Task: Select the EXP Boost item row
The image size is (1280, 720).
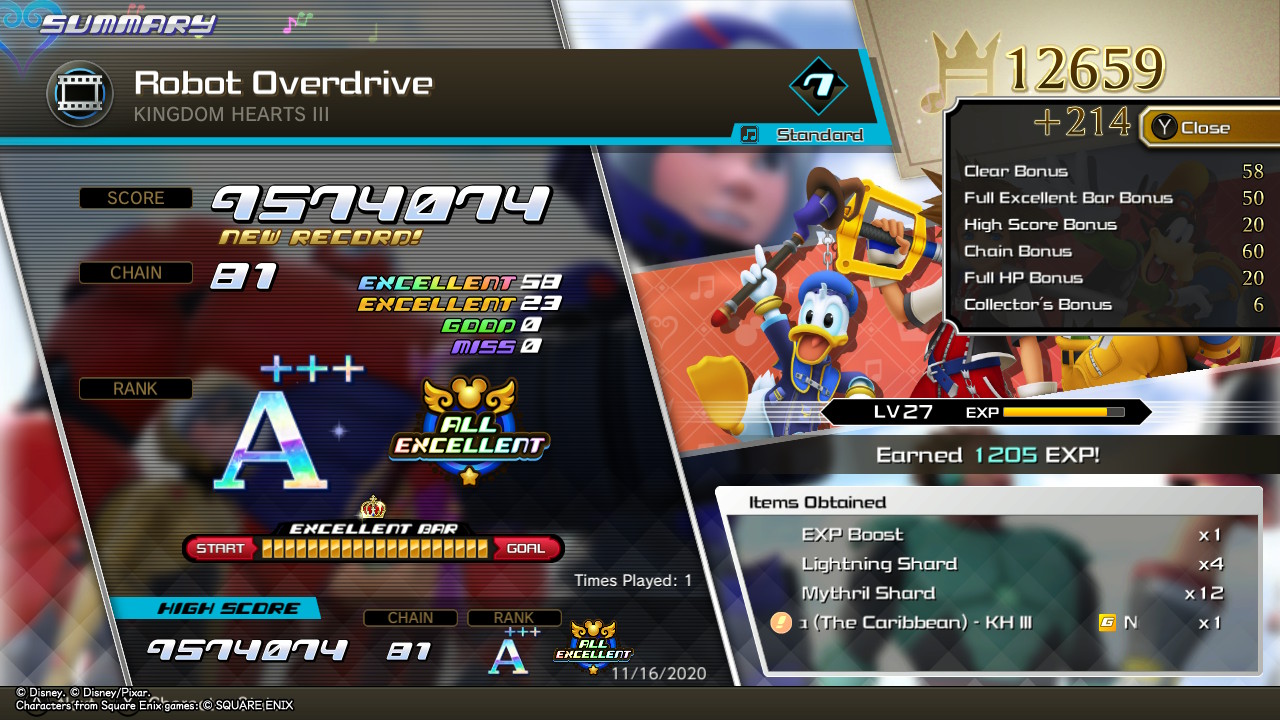Action: (x=990, y=535)
